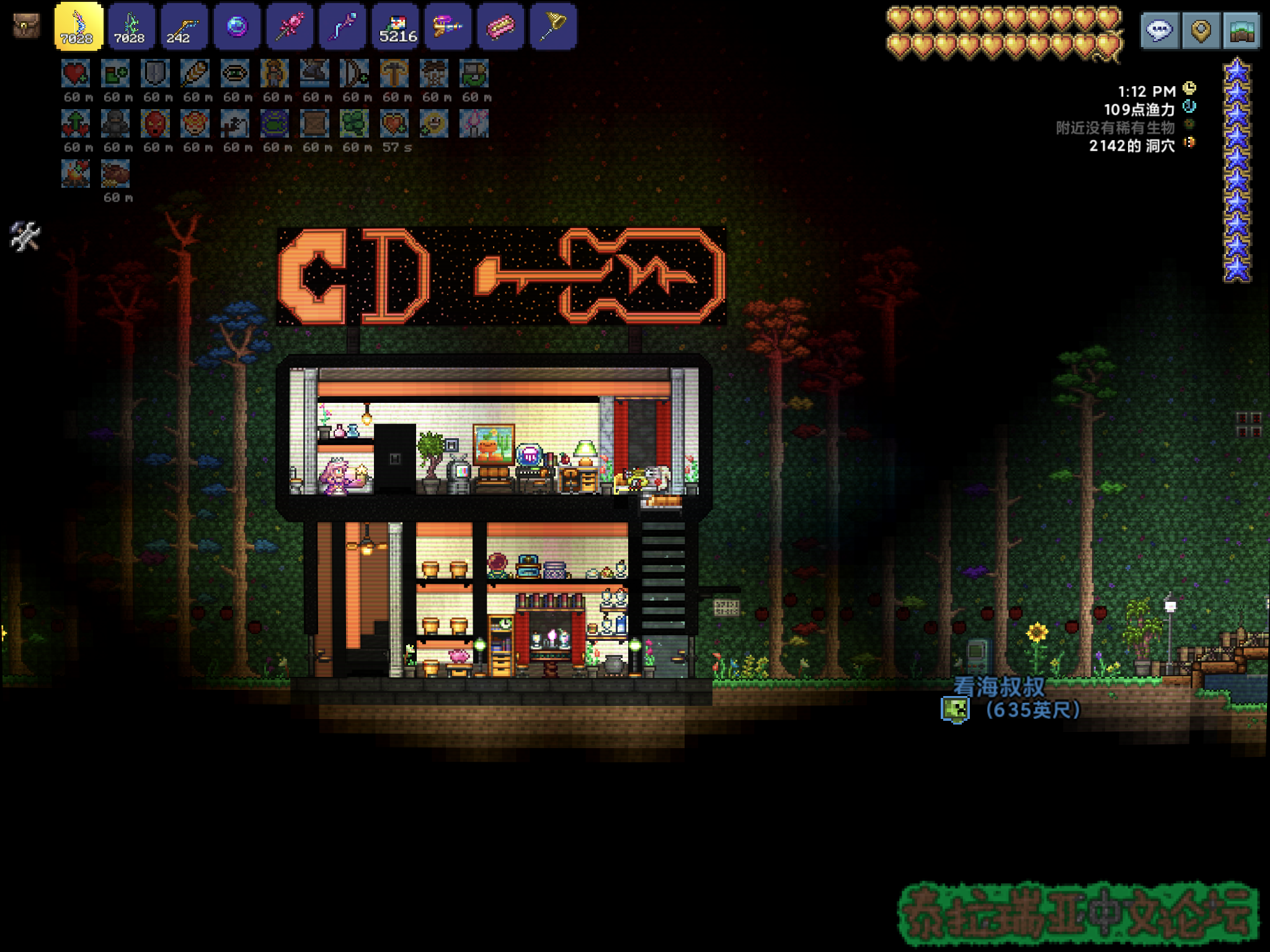Image resolution: width=1270 pixels, height=952 pixels.
Task: Open the chat speech bubble button
Action: [1159, 30]
